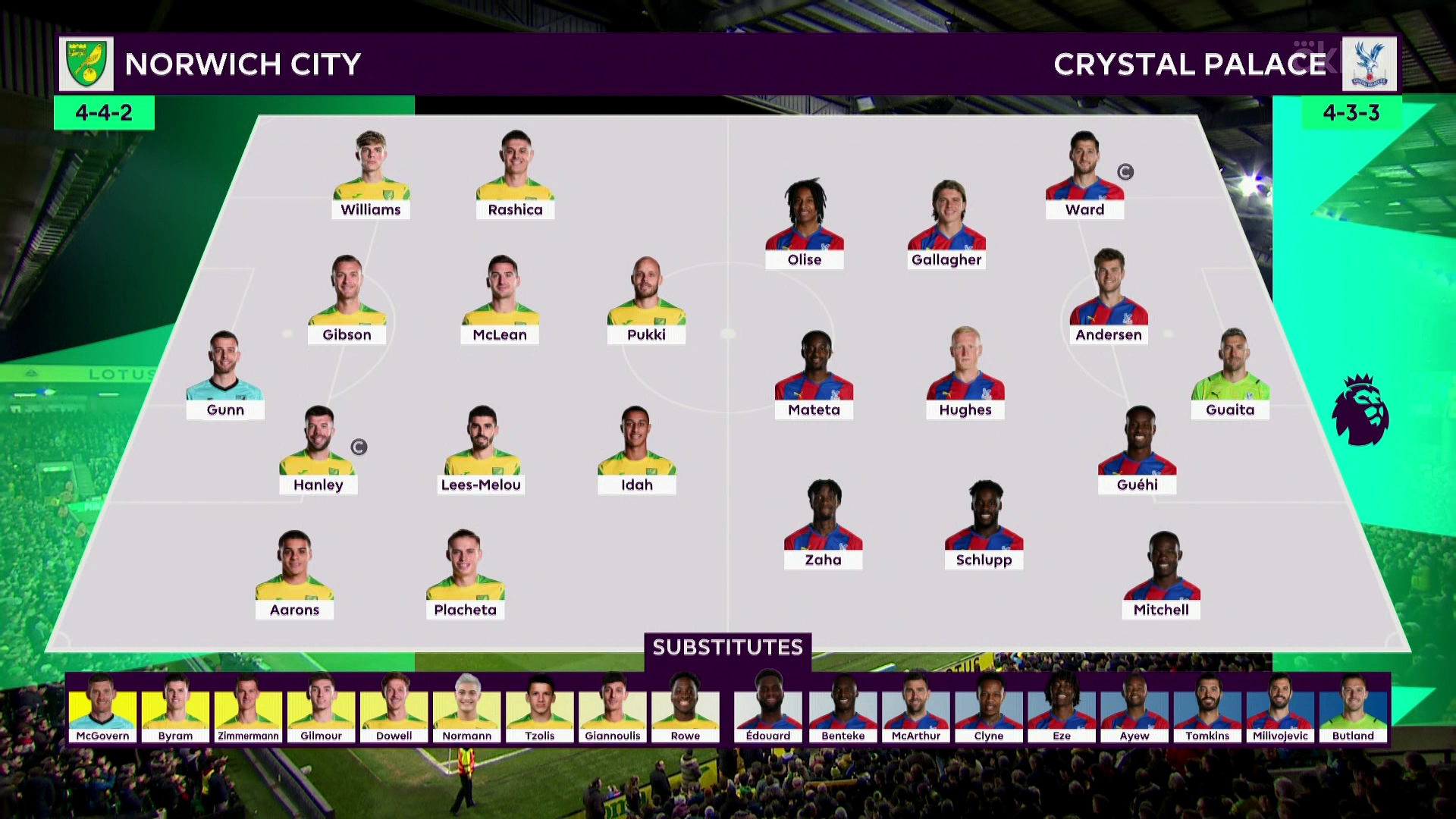Pick Rashica from the Norwich formation
1456x819 pixels.
click(515, 176)
